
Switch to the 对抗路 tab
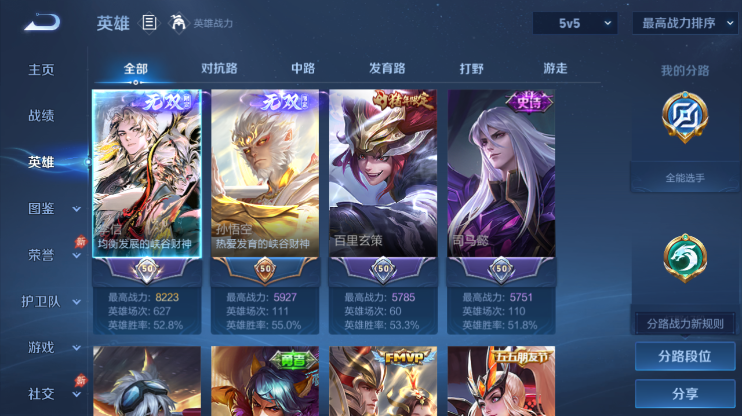click(219, 69)
